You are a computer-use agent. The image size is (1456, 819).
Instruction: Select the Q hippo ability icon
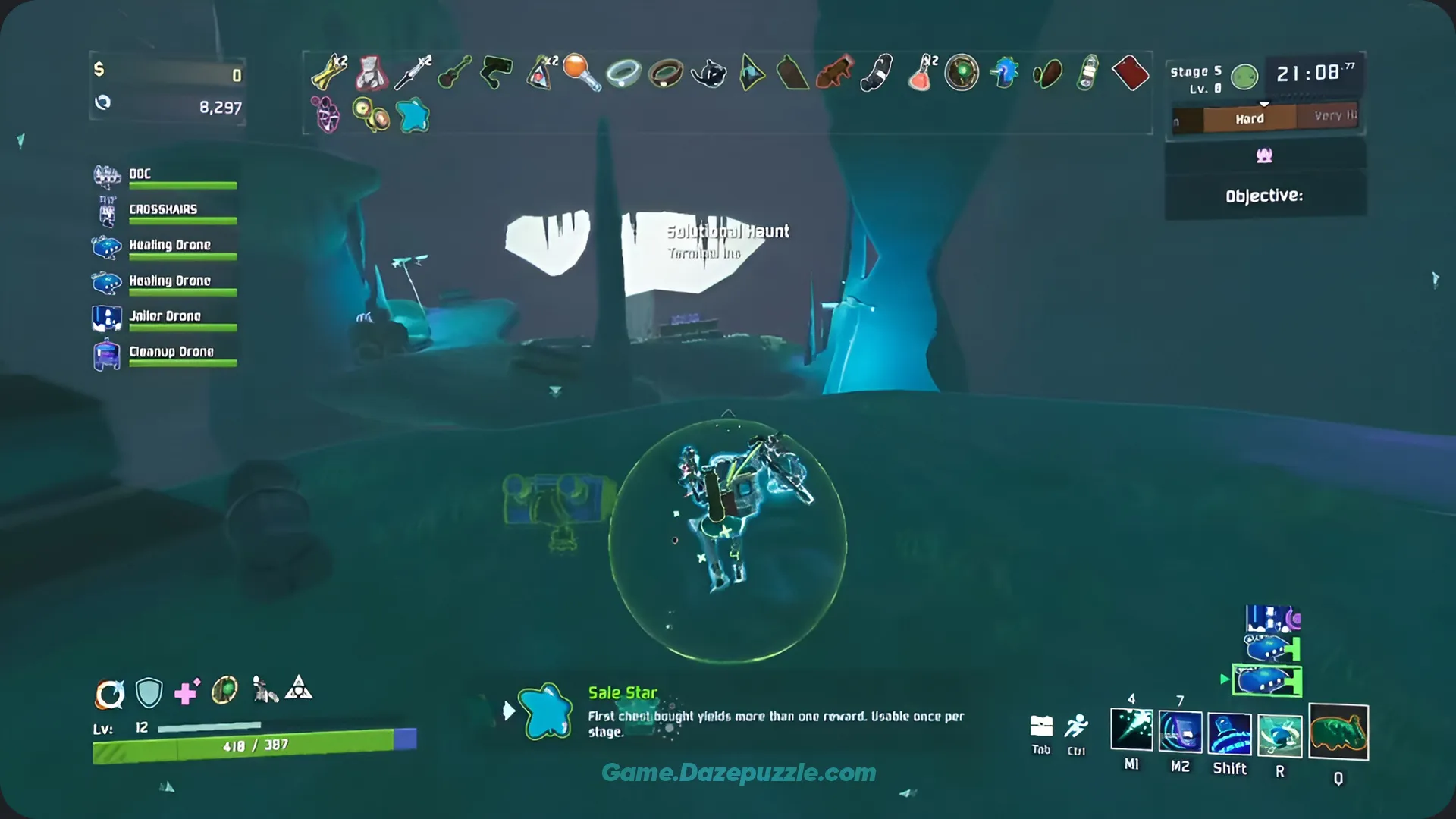click(x=1338, y=730)
